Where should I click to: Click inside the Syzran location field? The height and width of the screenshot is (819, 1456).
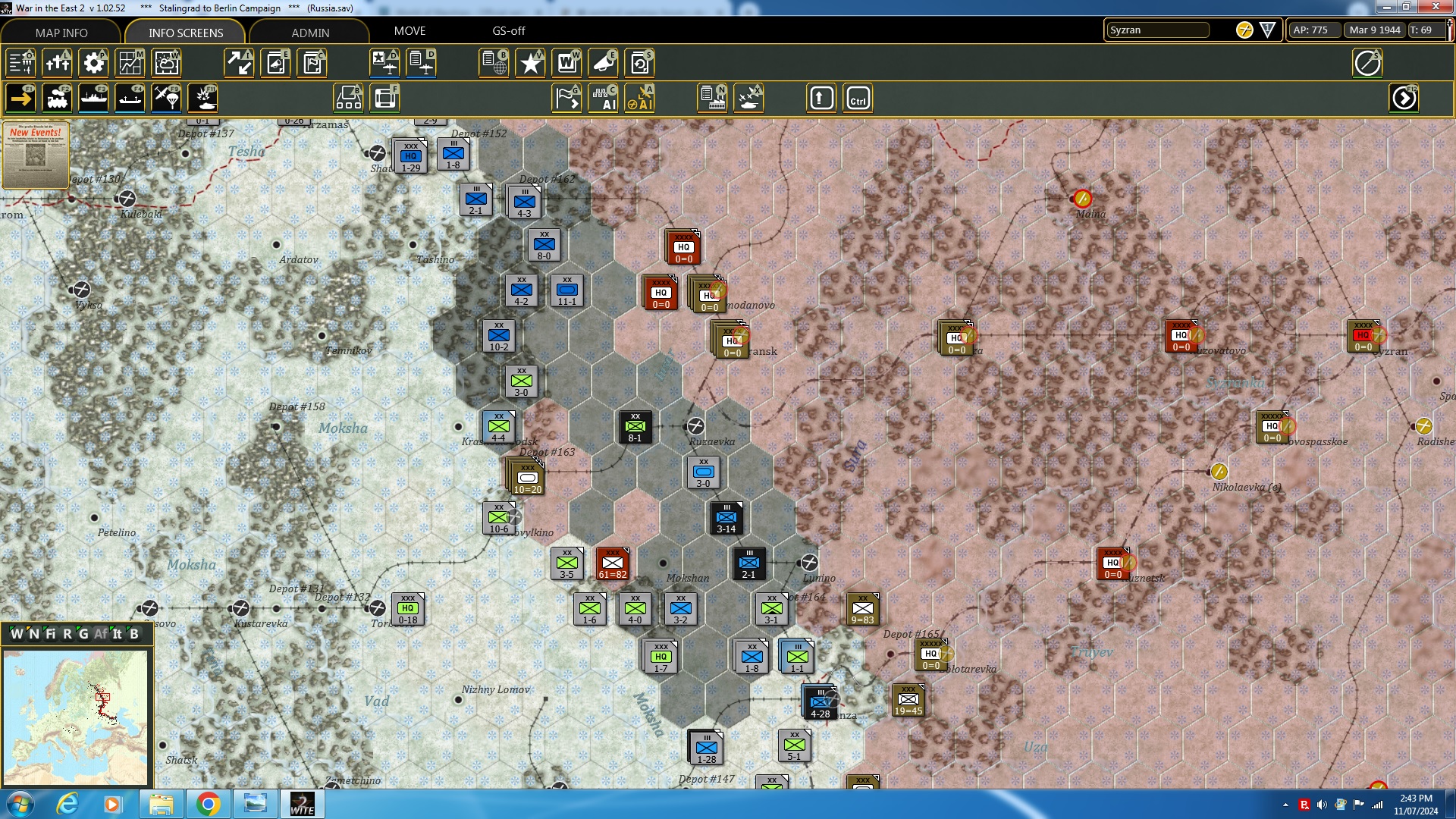tap(1158, 30)
